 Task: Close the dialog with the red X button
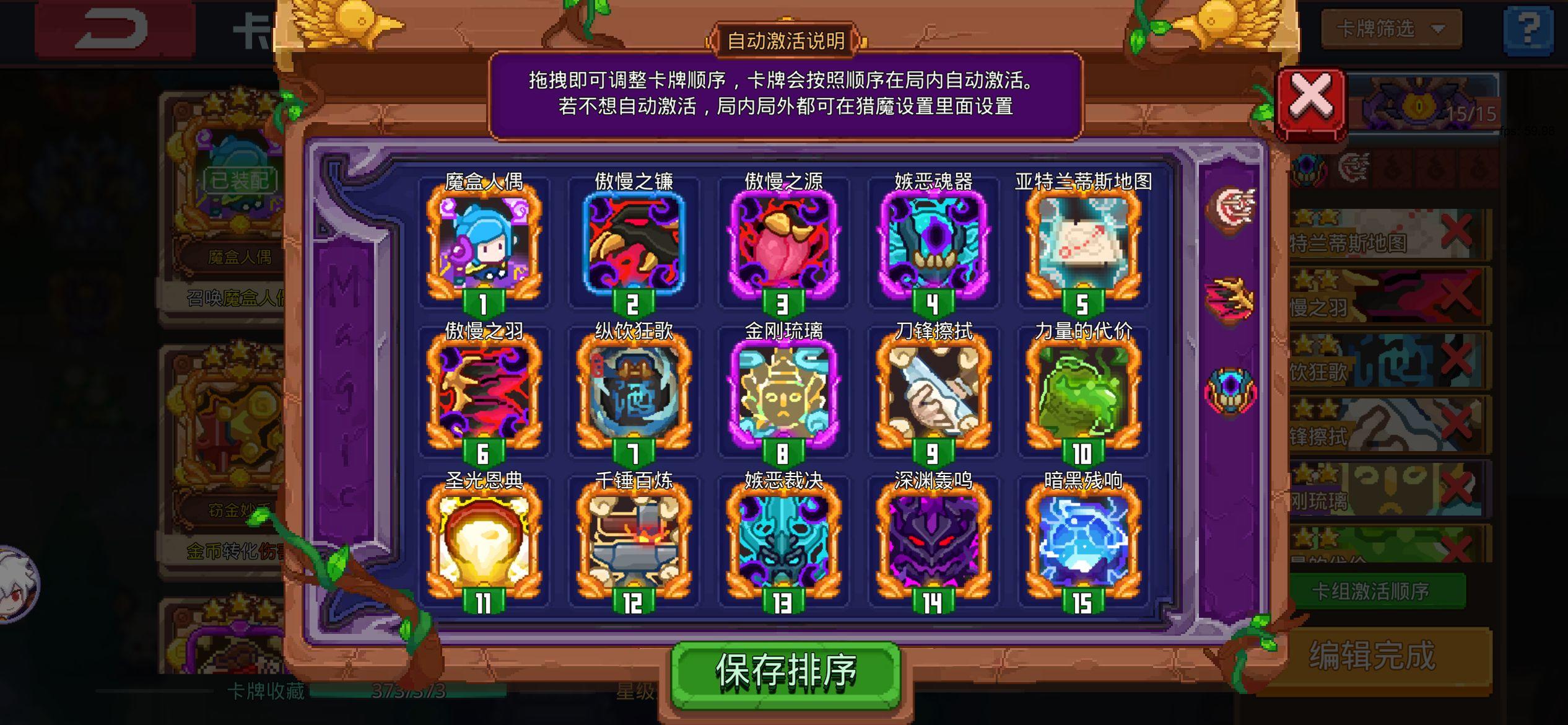click(1311, 96)
